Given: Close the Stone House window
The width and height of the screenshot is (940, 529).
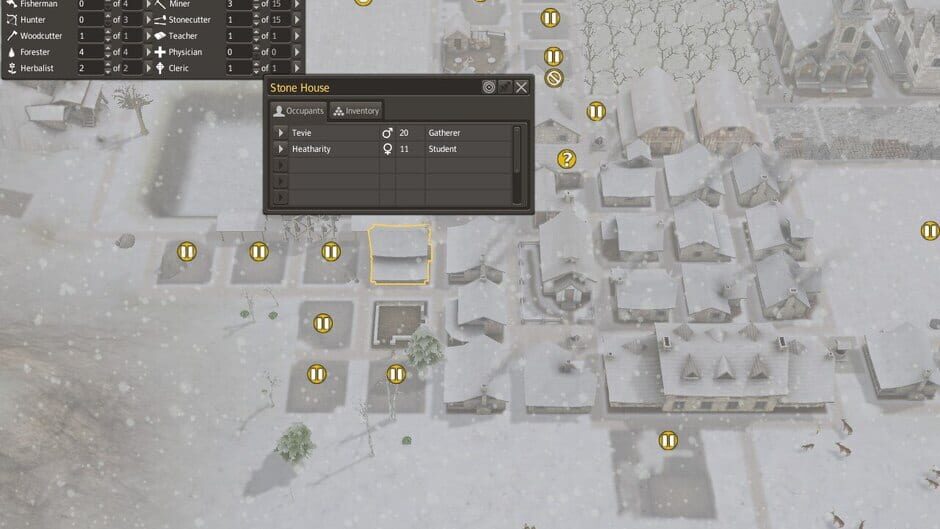Looking at the screenshot, I should [521, 88].
